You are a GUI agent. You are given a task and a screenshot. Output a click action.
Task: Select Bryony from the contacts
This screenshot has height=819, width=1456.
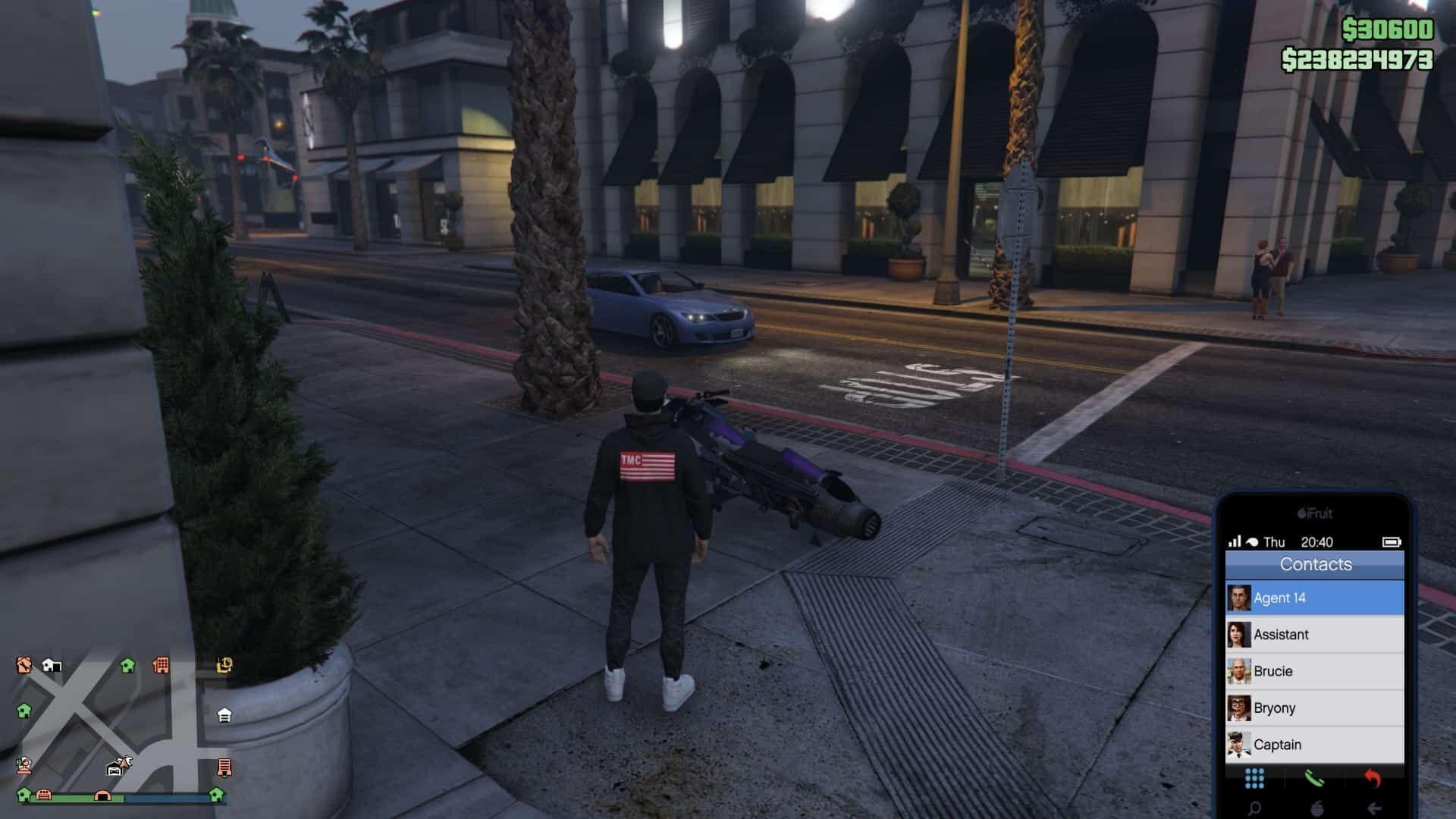(1314, 708)
